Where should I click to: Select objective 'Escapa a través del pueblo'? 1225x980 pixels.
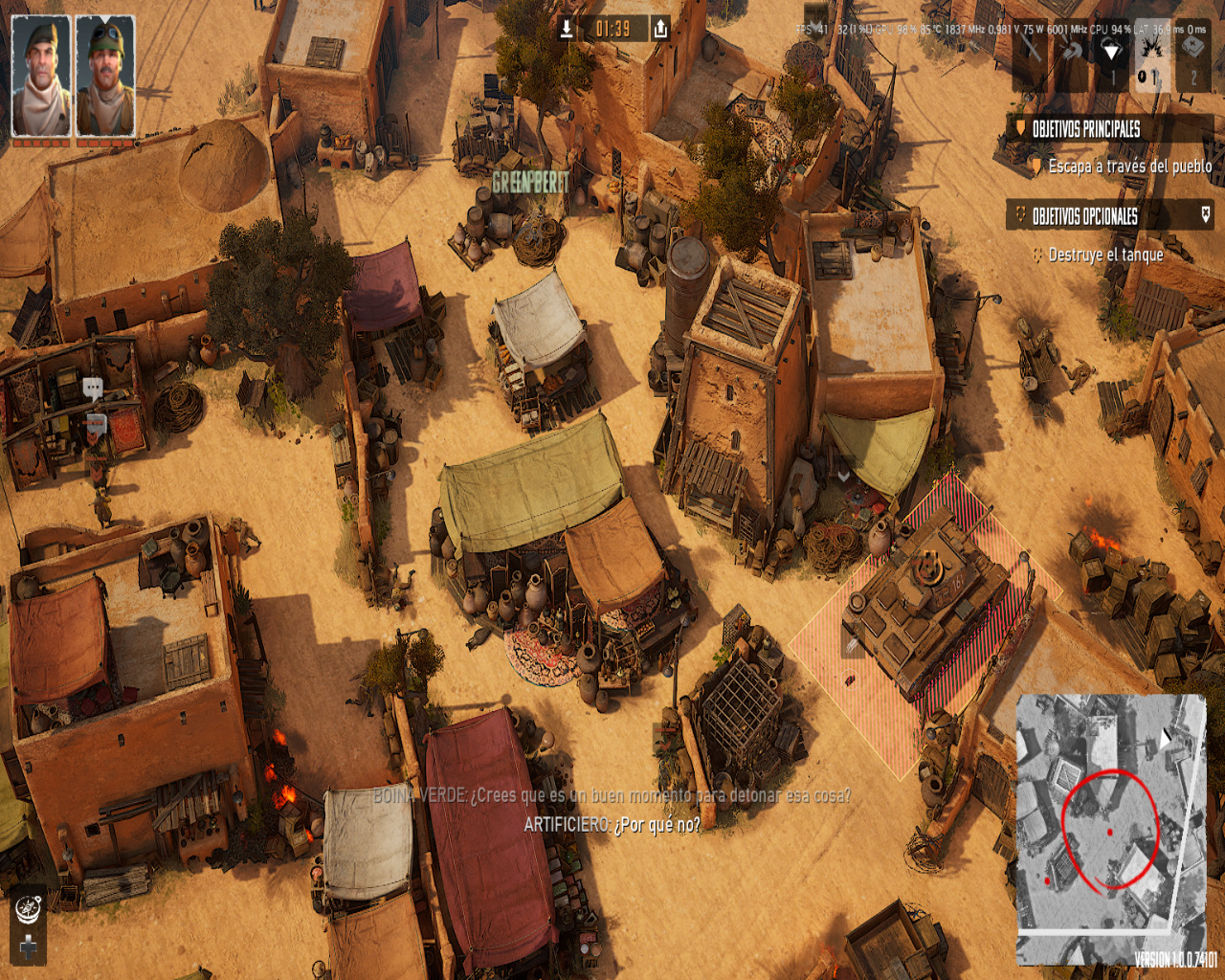(1129, 167)
